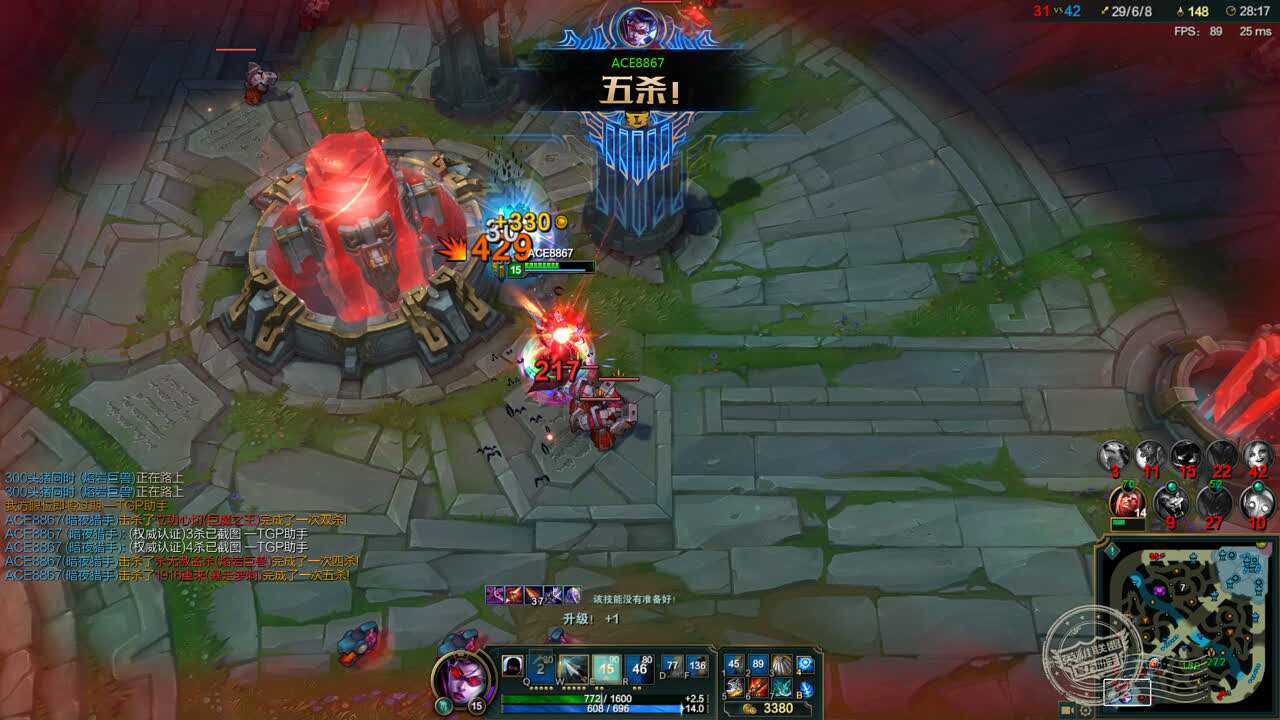Viewport: 1280px width, 720px height.
Task: Click the W ability Silver Bolts icon
Action: tap(574, 669)
